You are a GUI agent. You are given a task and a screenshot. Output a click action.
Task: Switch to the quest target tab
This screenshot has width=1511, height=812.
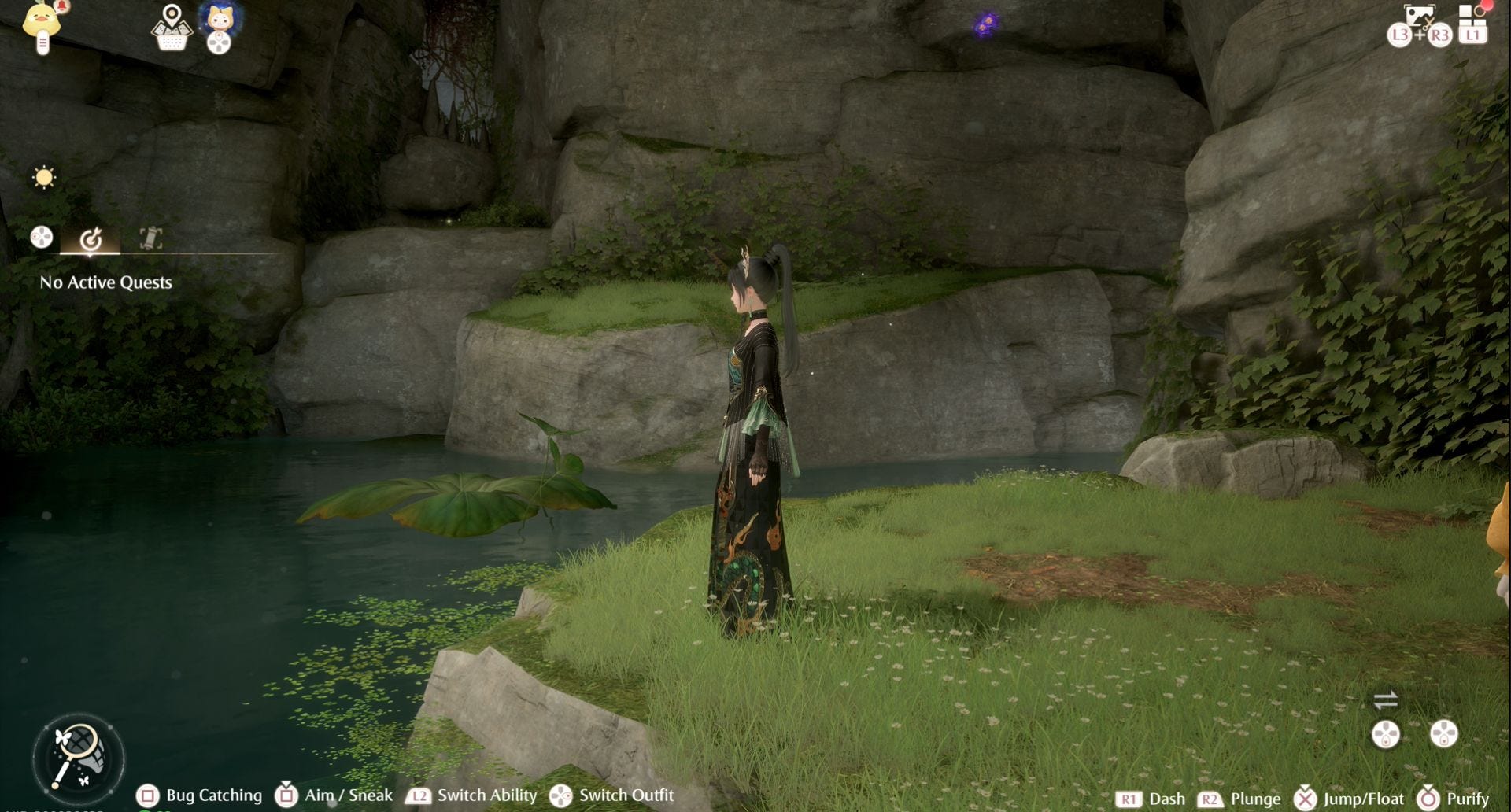(91, 238)
